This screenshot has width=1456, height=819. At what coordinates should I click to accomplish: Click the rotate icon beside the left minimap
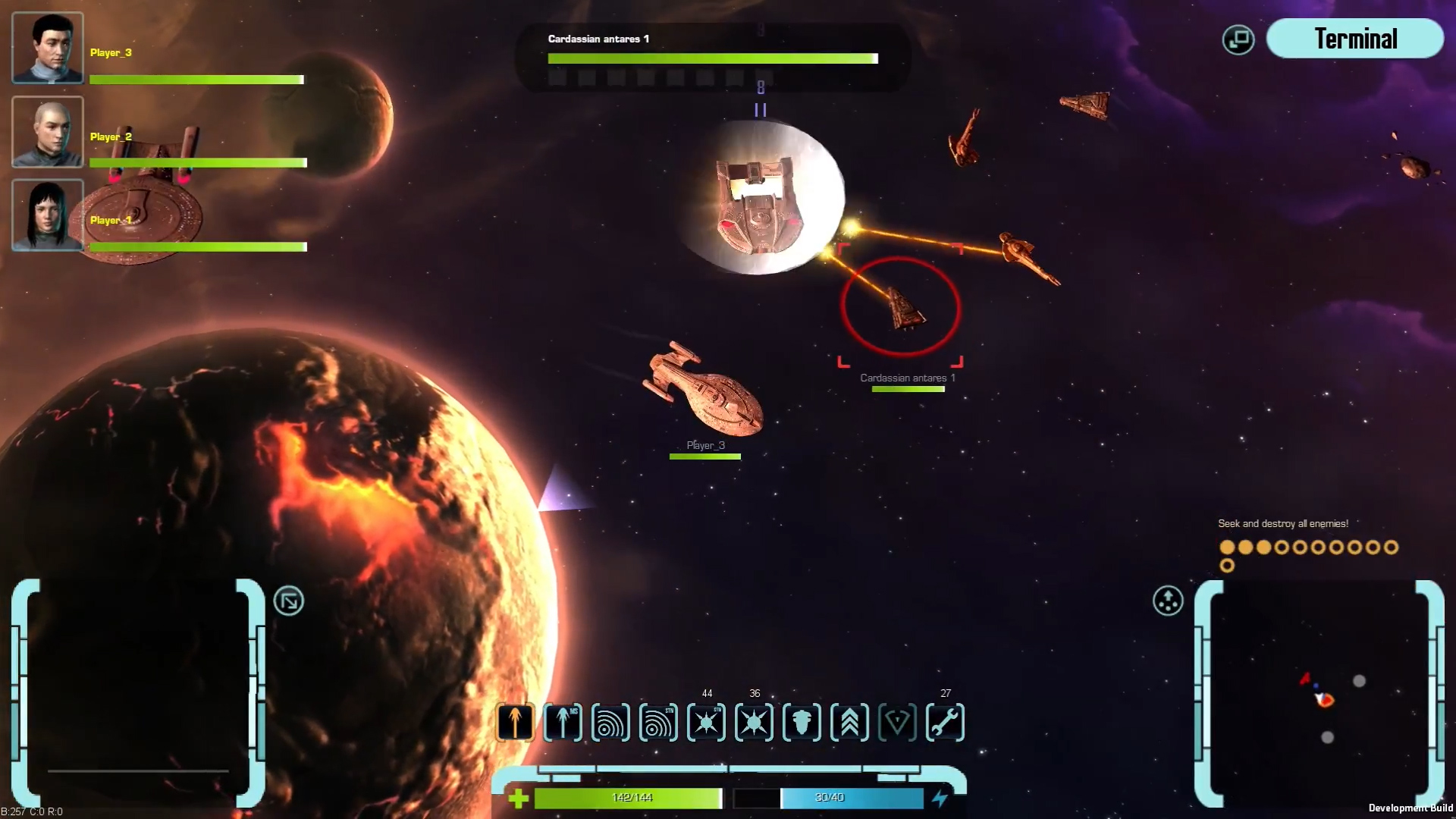click(x=288, y=600)
